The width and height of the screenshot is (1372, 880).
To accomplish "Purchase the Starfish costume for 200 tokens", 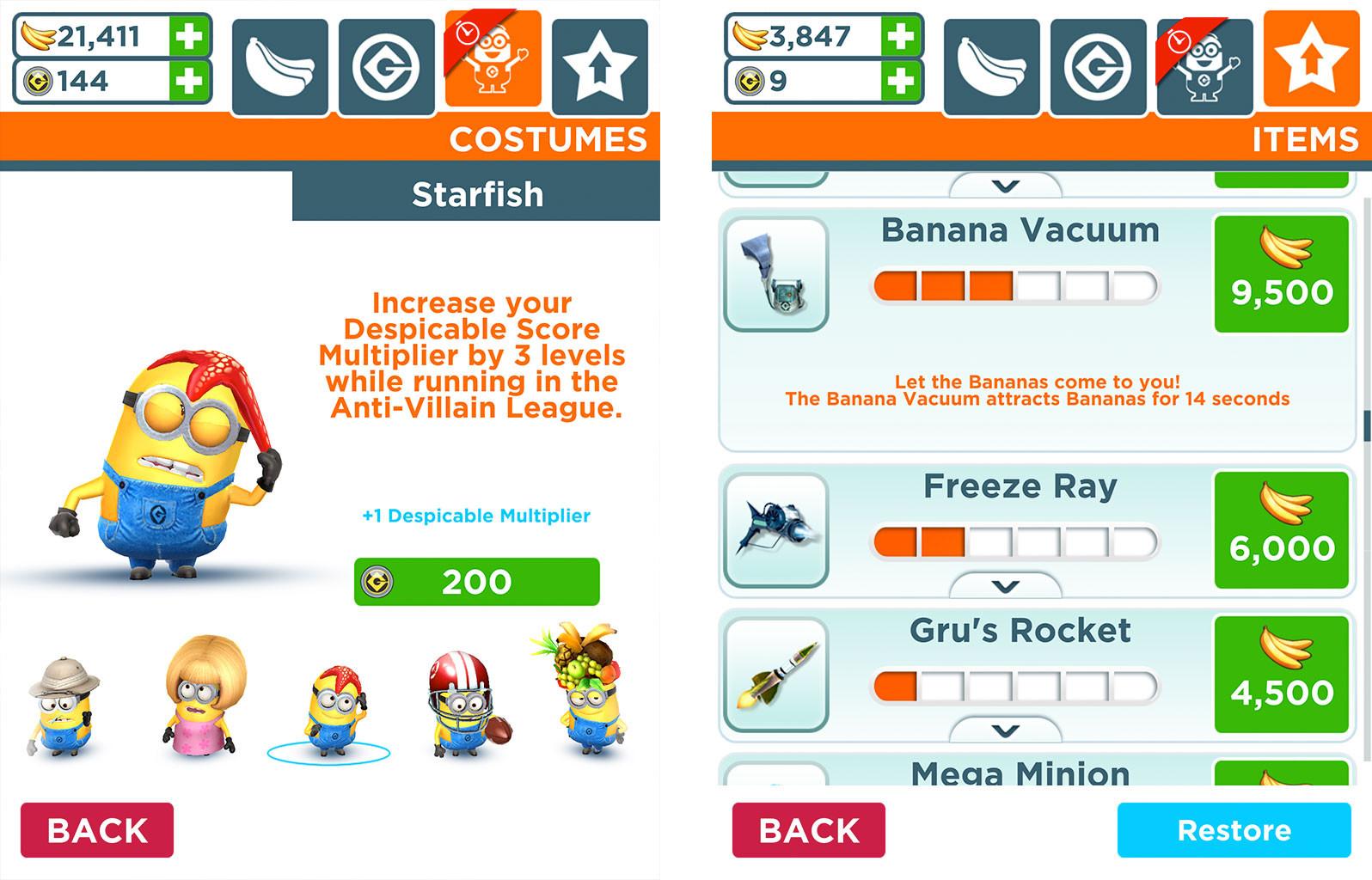I will [475, 582].
